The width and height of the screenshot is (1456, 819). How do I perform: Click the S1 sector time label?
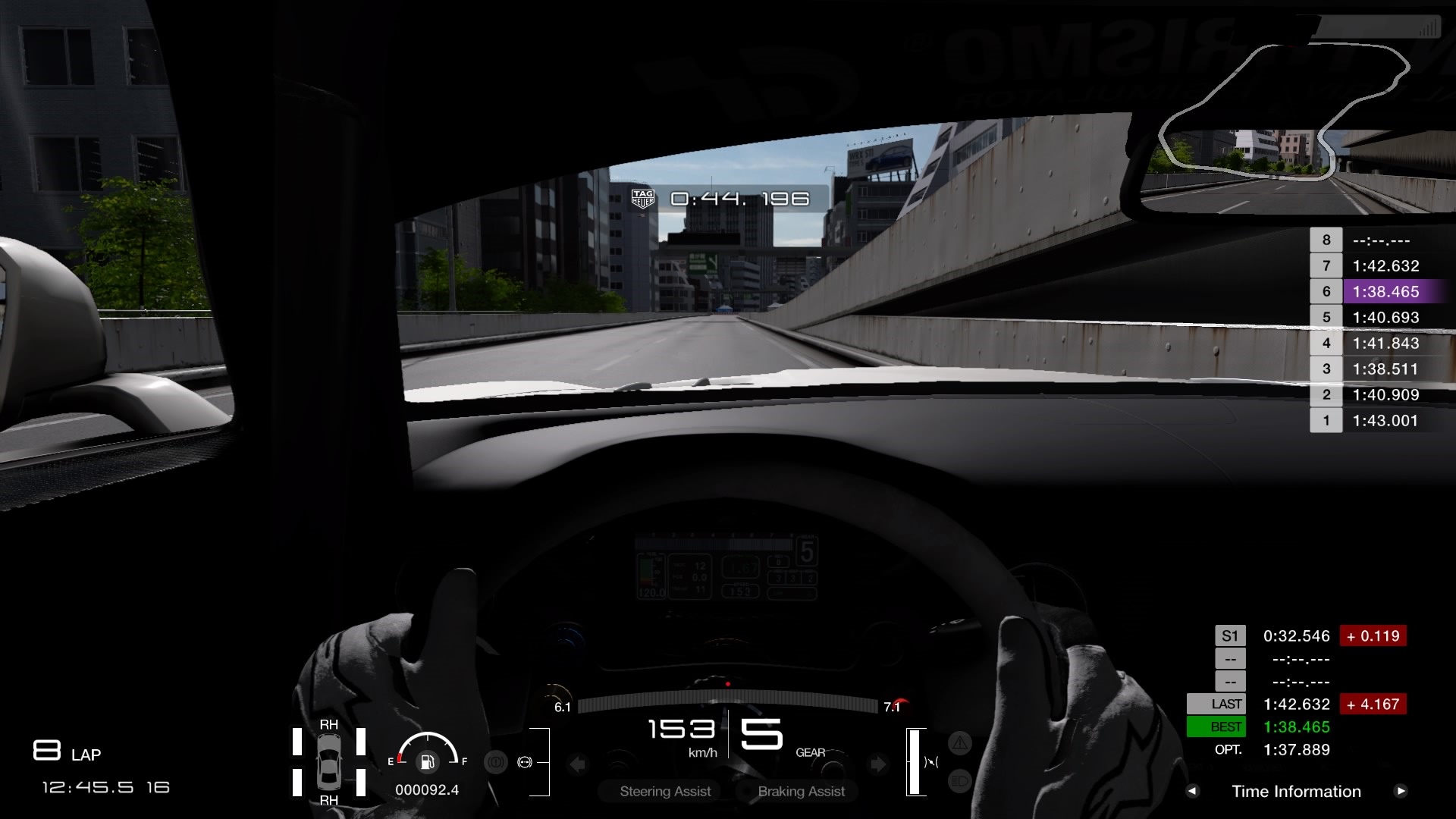[1230, 636]
